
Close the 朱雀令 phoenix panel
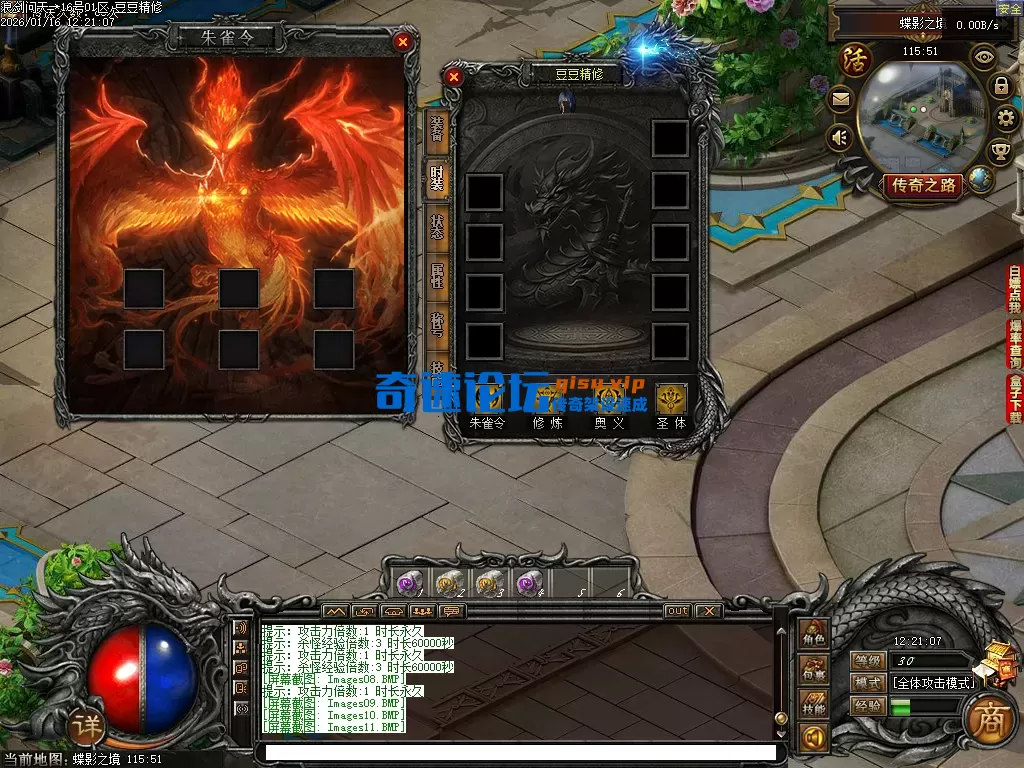[x=402, y=42]
